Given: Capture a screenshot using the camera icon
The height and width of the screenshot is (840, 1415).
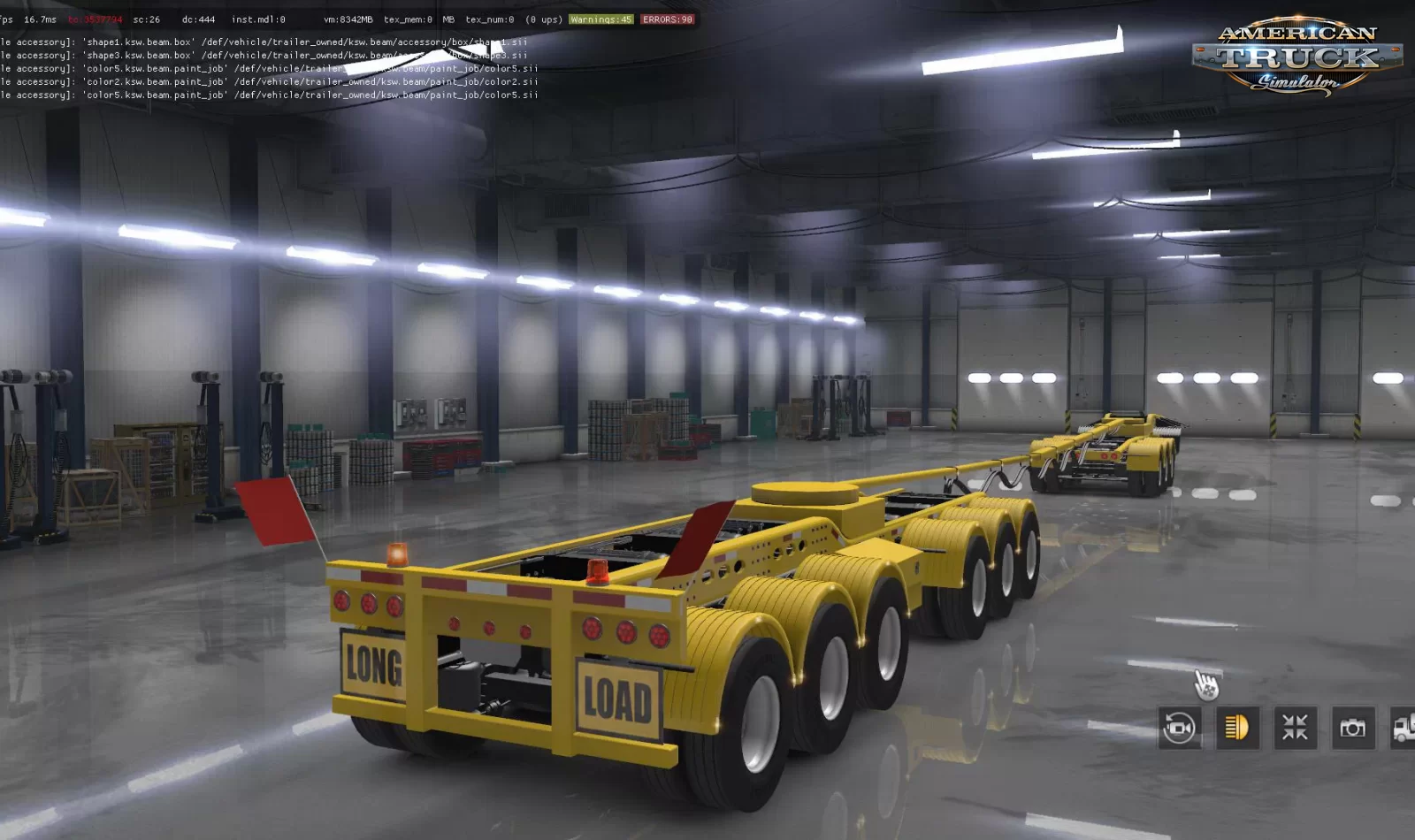Looking at the screenshot, I should point(1353,728).
